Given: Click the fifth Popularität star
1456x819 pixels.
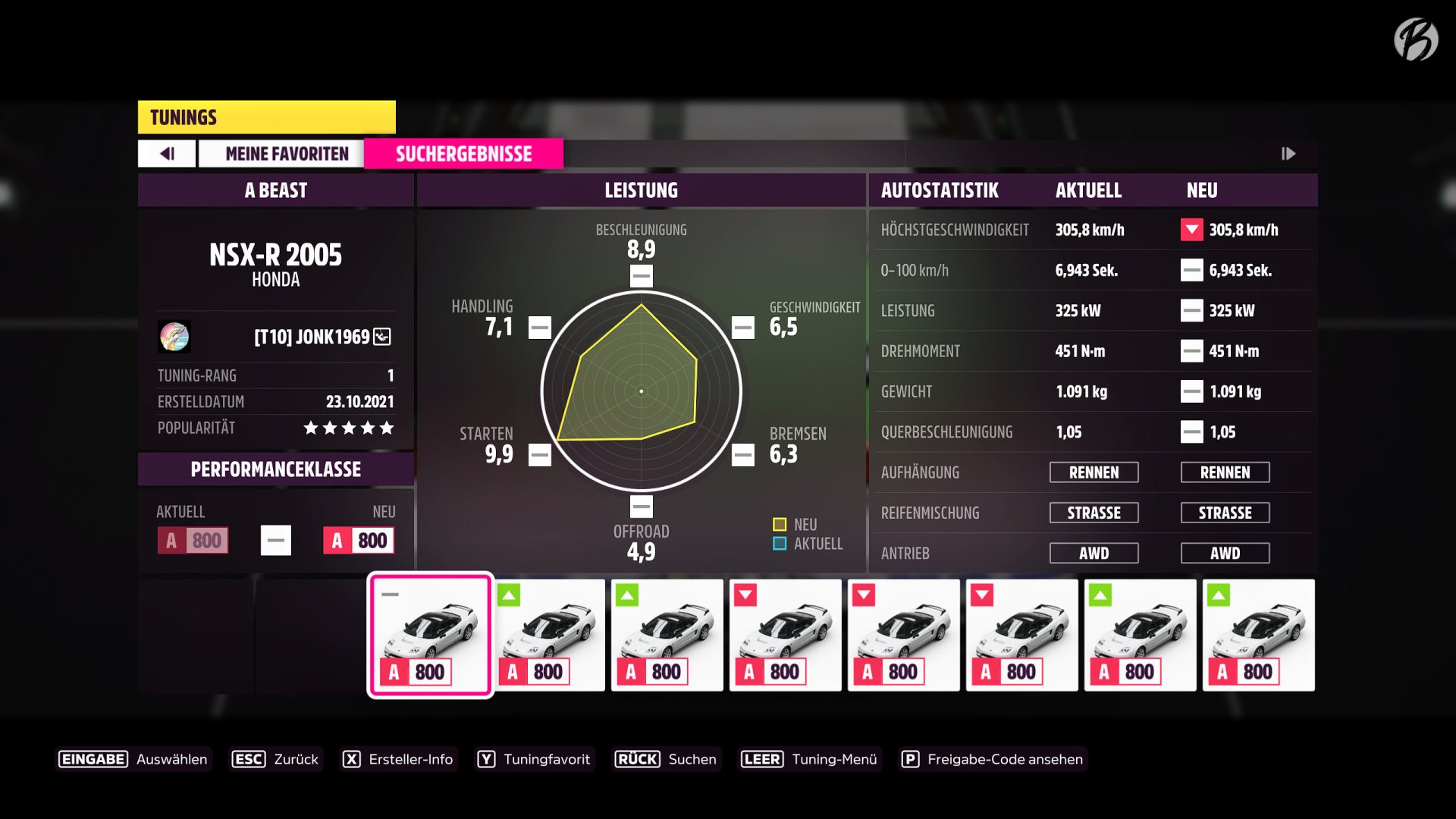Looking at the screenshot, I should click(388, 428).
